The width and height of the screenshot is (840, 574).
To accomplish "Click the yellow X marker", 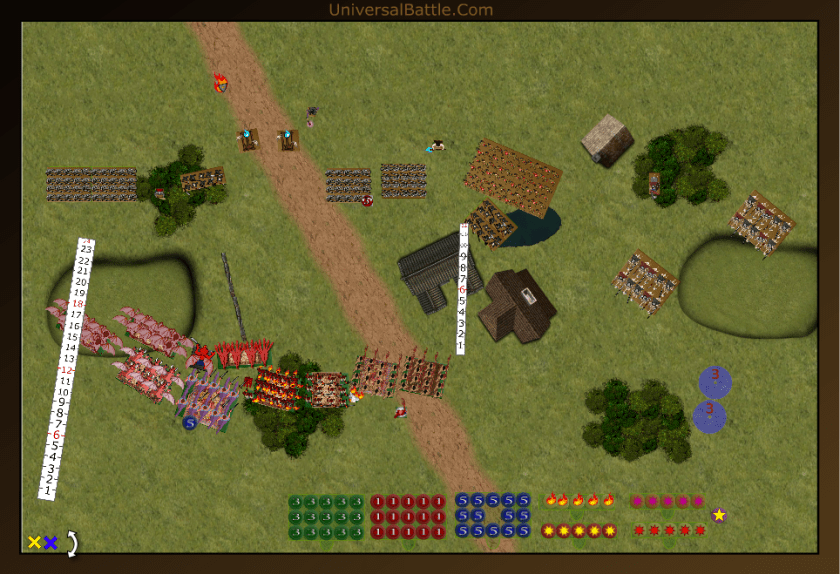I will click(x=34, y=543).
